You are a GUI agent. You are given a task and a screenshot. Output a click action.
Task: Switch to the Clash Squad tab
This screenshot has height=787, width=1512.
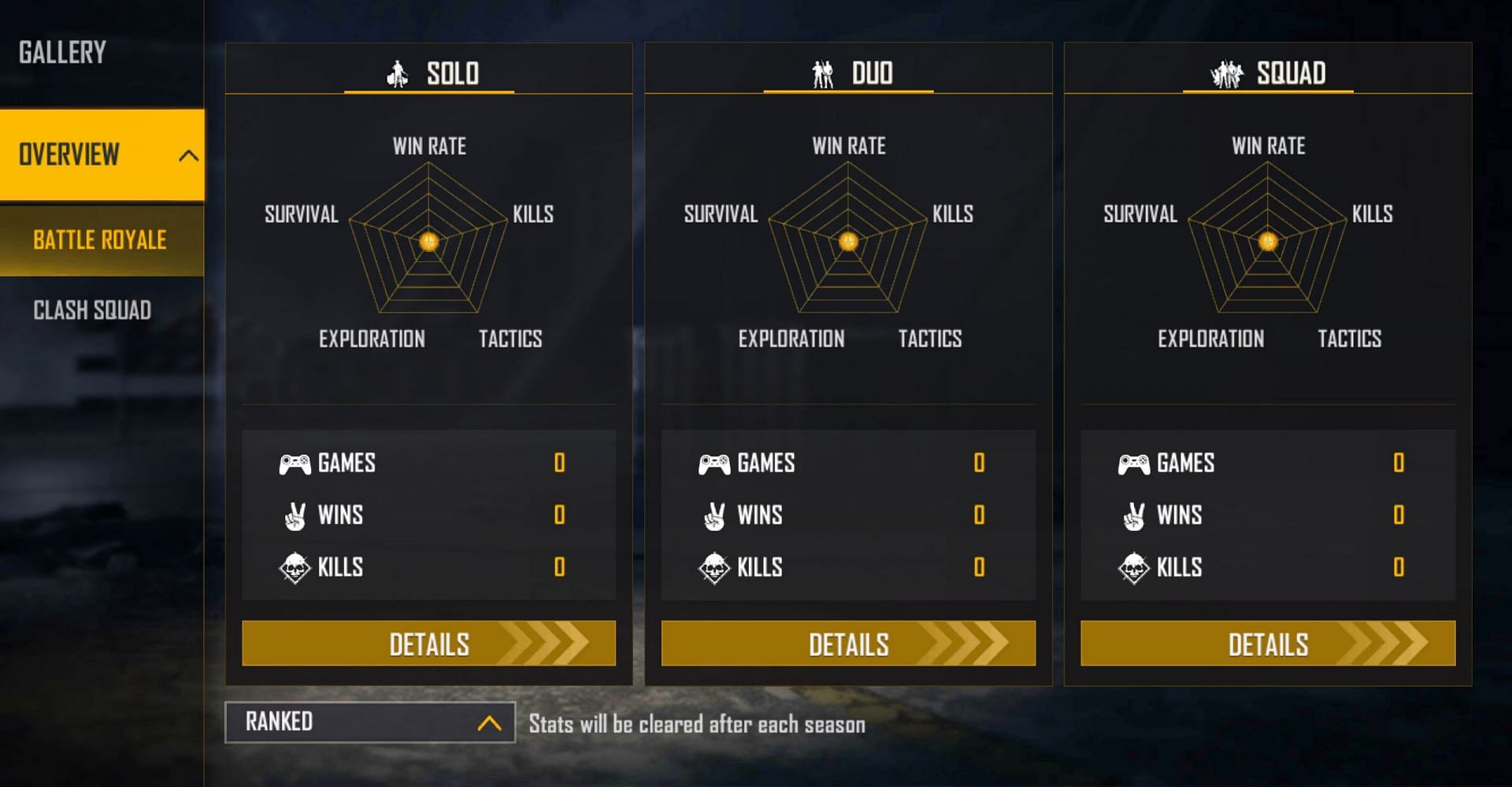[x=91, y=310]
